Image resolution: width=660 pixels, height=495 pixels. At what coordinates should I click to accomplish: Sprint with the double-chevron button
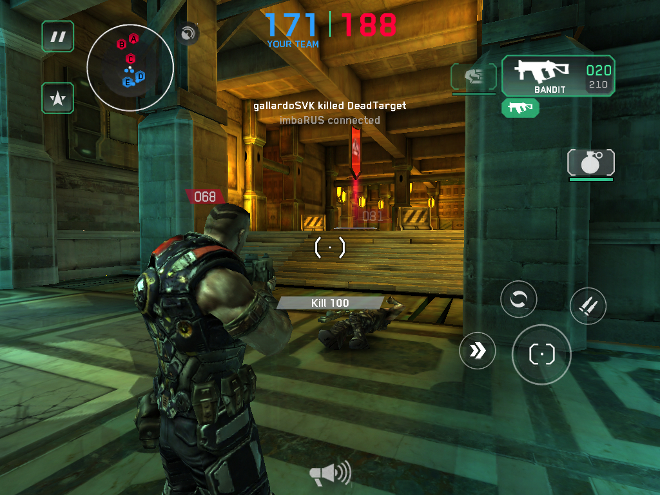[477, 351]
